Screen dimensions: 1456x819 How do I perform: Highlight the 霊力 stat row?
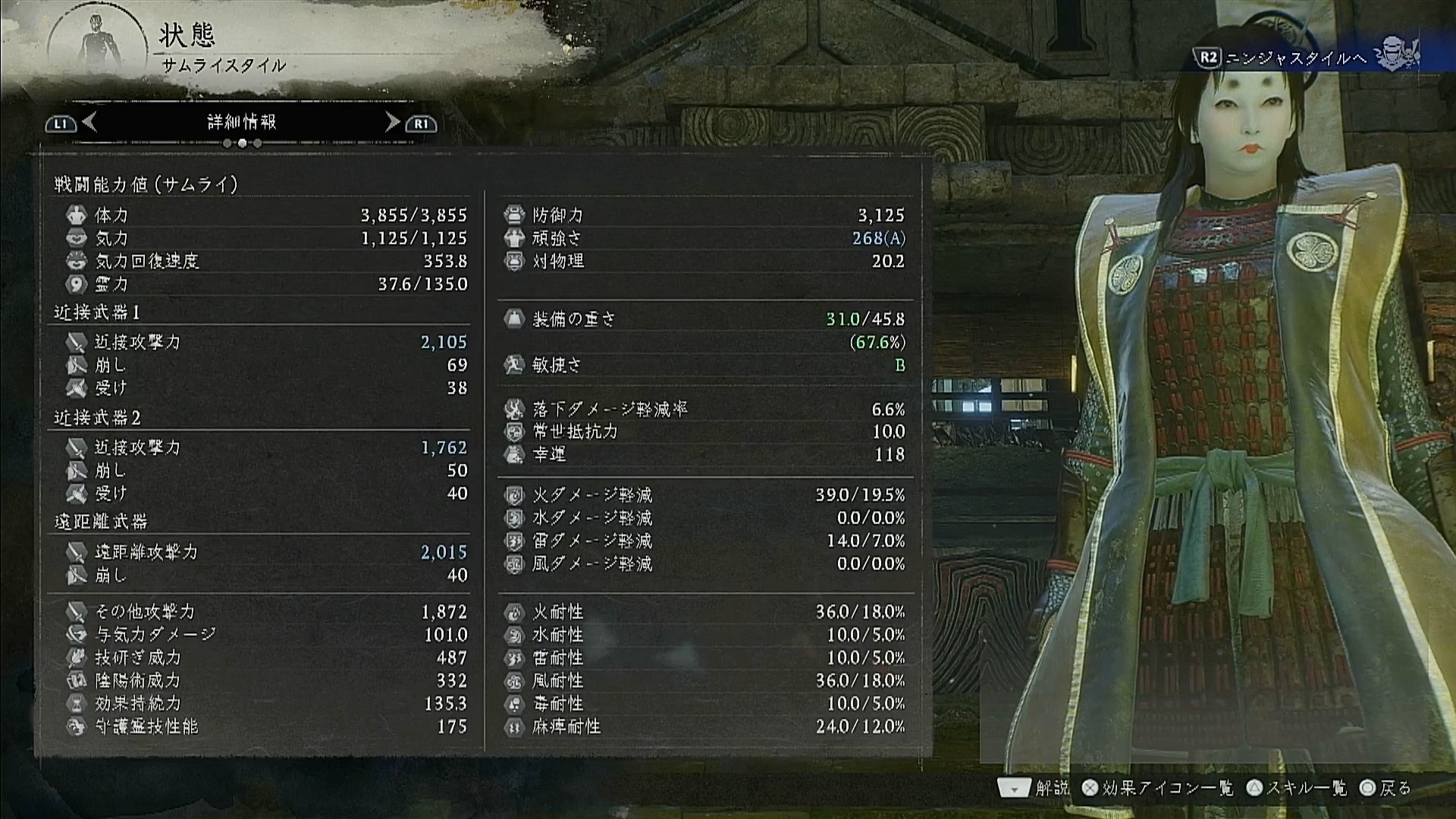(x=265, y=284)
